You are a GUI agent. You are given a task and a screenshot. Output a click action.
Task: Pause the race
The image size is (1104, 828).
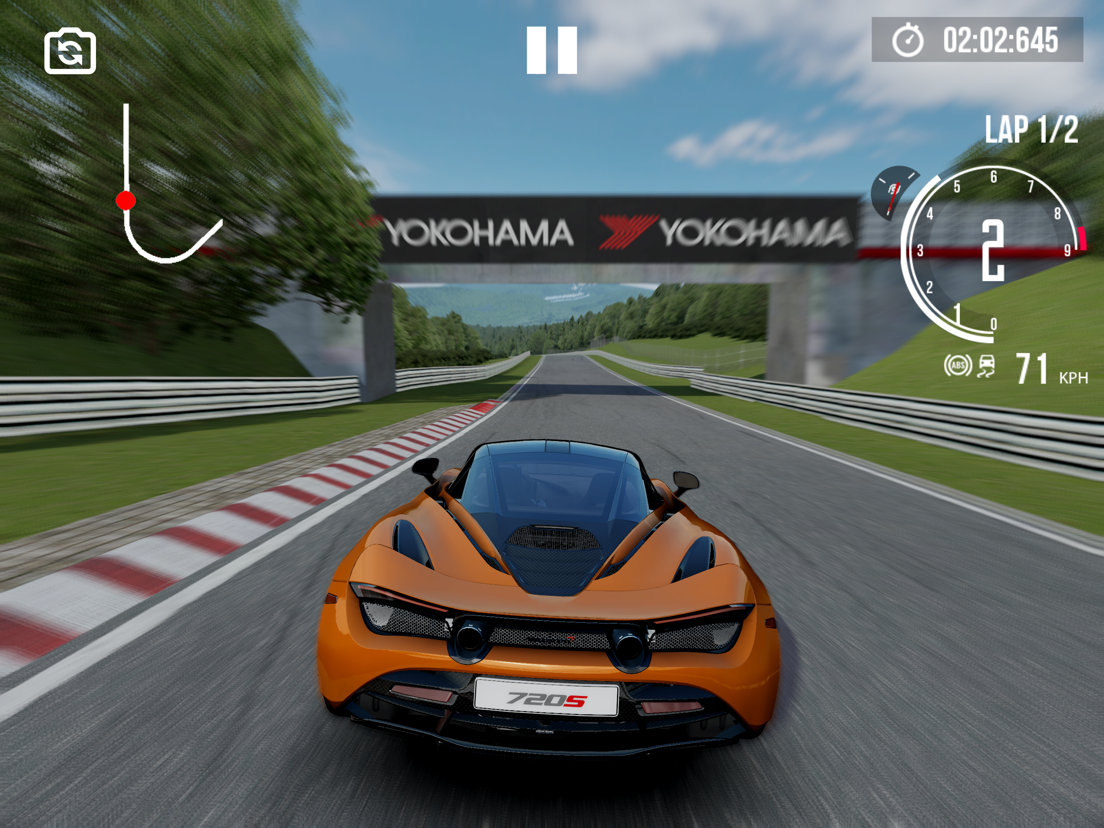(552, 50)
